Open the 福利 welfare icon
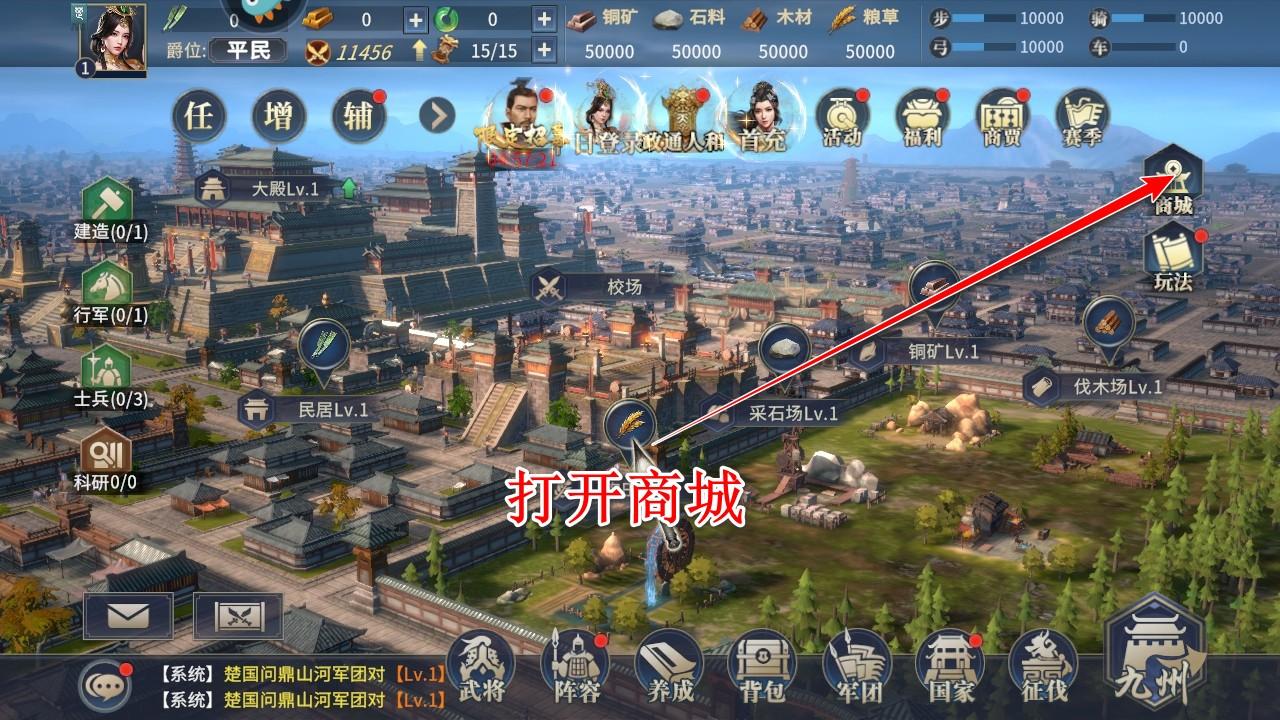The width and height of the screenshot is (1280, 720). (921, 118)
